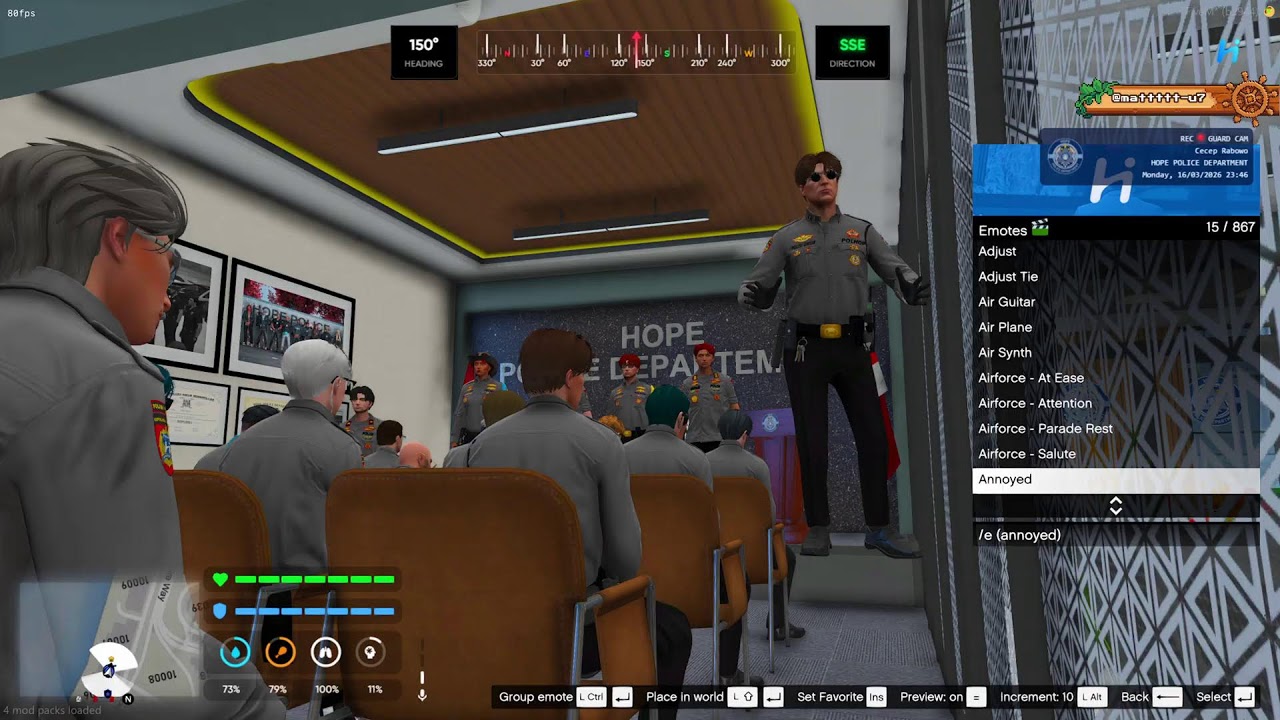
Task: Enable Group emote mode
Action: (x=535, y=697)
